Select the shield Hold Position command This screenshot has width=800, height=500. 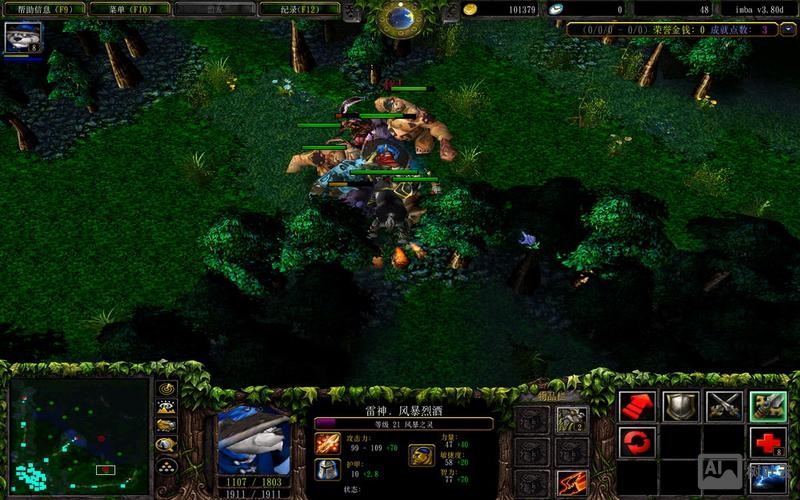pyautogui.click(x=681, y=406)
